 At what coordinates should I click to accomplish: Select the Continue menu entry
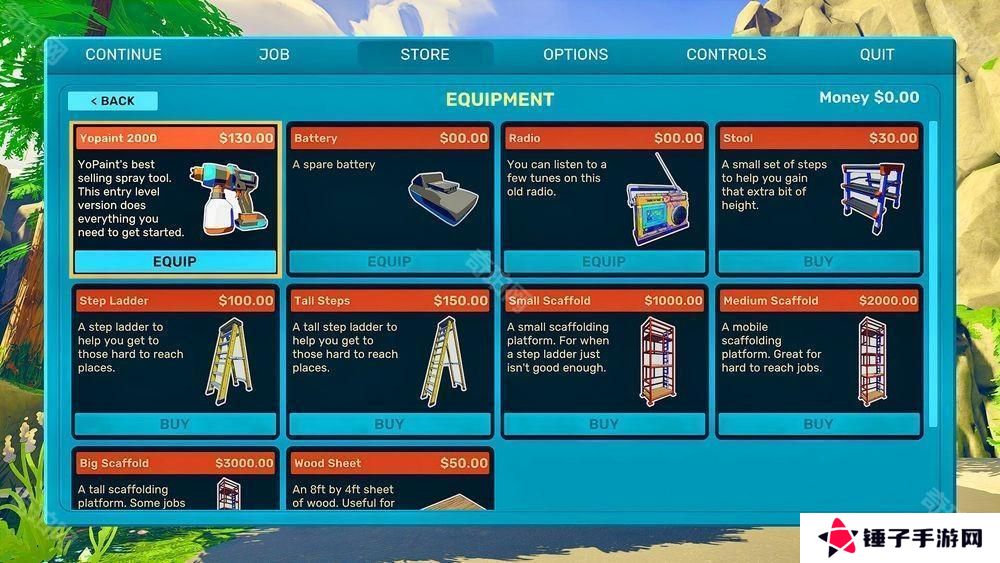click(x=123, y=54)
